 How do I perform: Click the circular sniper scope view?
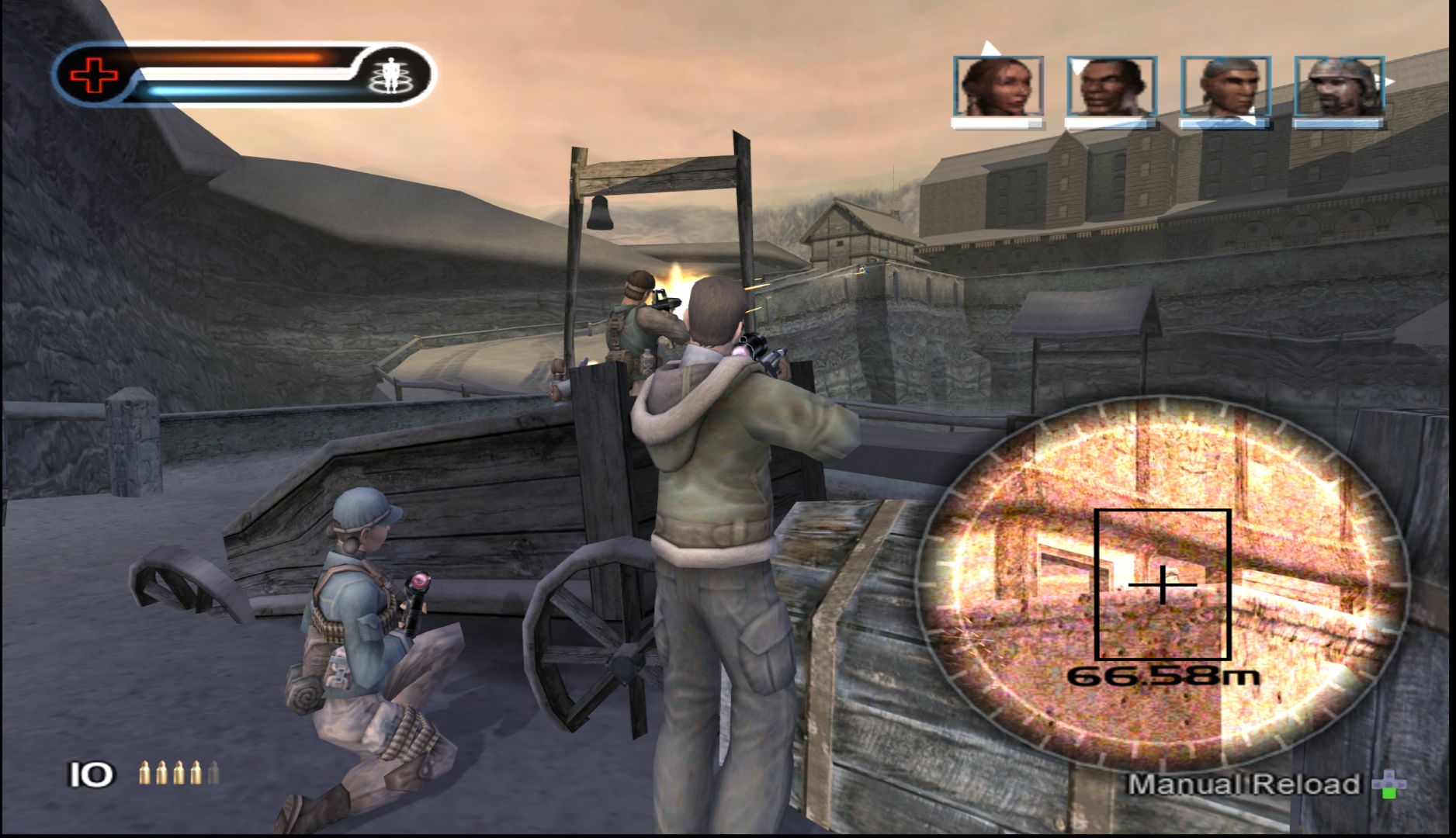click(1162, 583)
